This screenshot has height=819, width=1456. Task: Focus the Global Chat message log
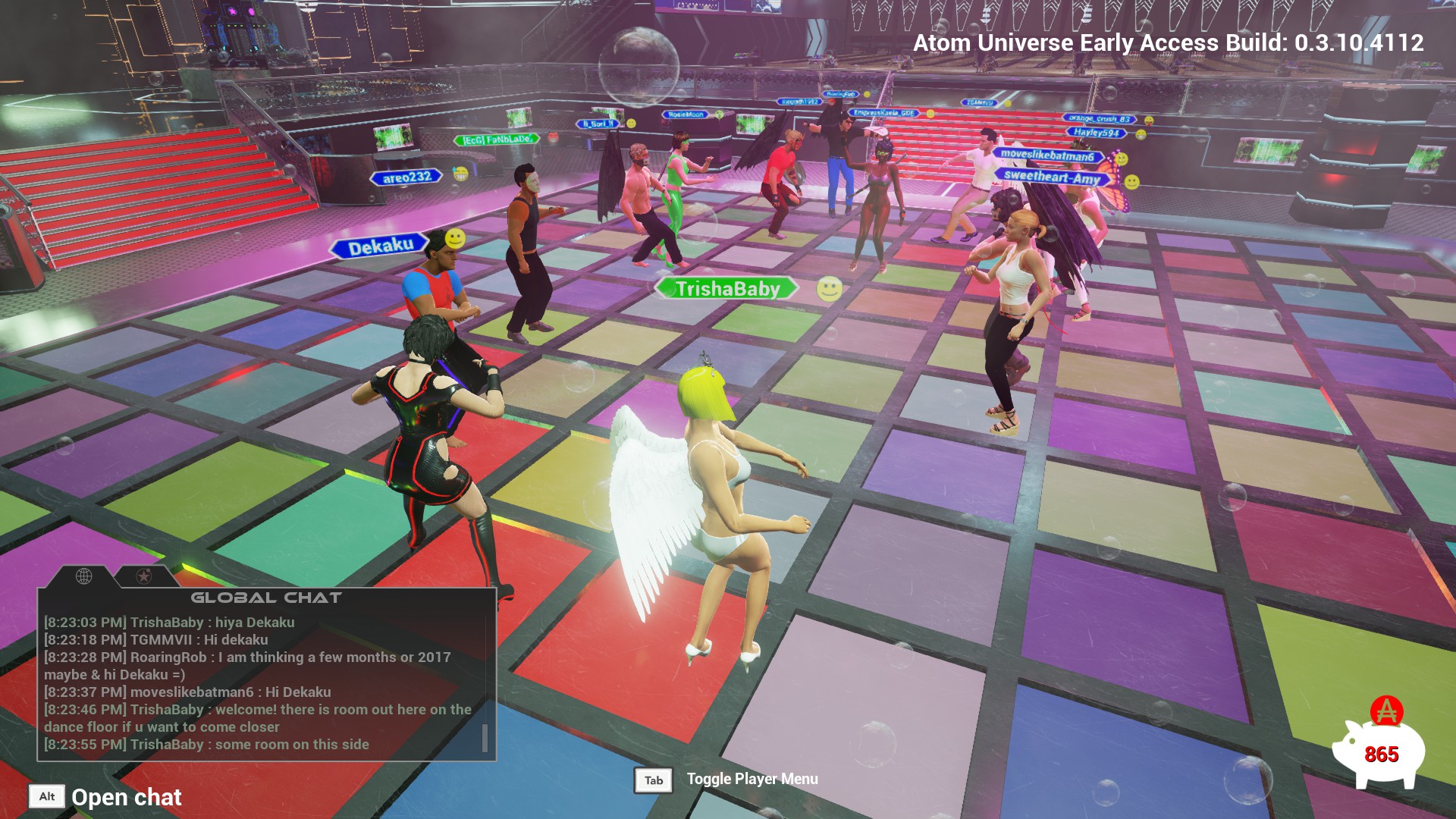click(x=258, y=683)
